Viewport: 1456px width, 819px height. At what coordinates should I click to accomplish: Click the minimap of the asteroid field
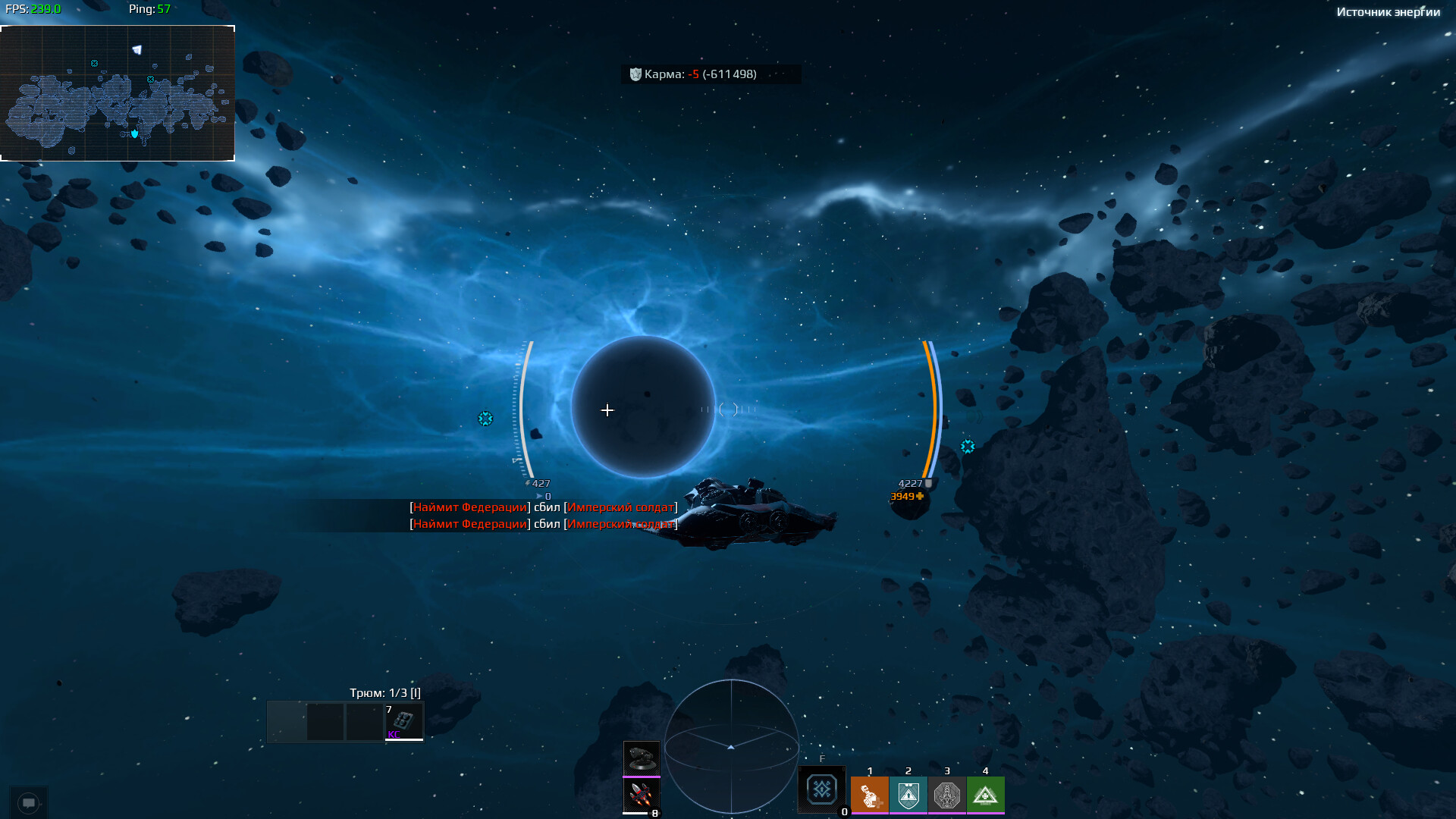pos(118,93)
